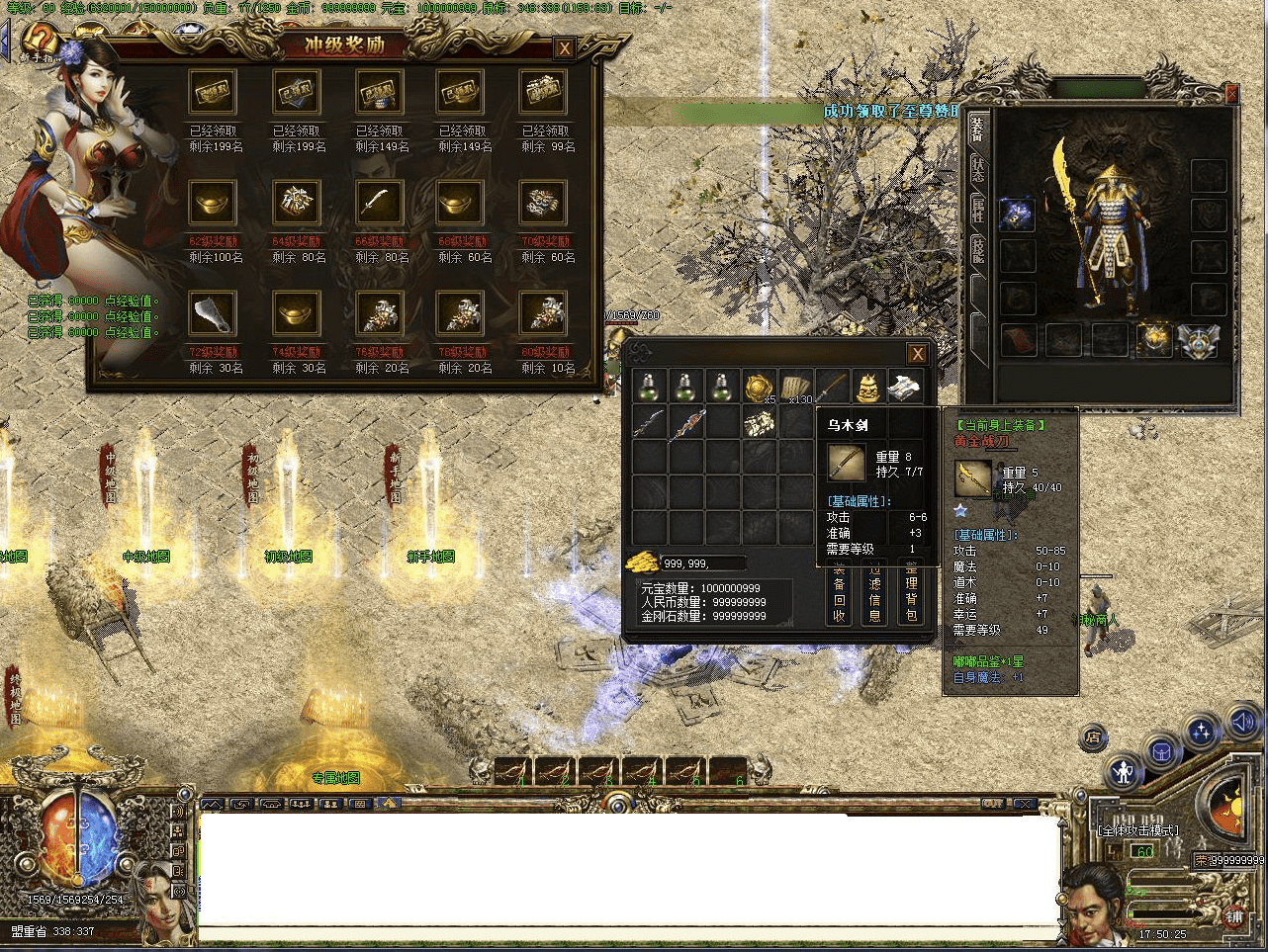Claim the 82级奖励 gold ingot reward
This screenshot has width=1268, height=952.
[213, 204]
